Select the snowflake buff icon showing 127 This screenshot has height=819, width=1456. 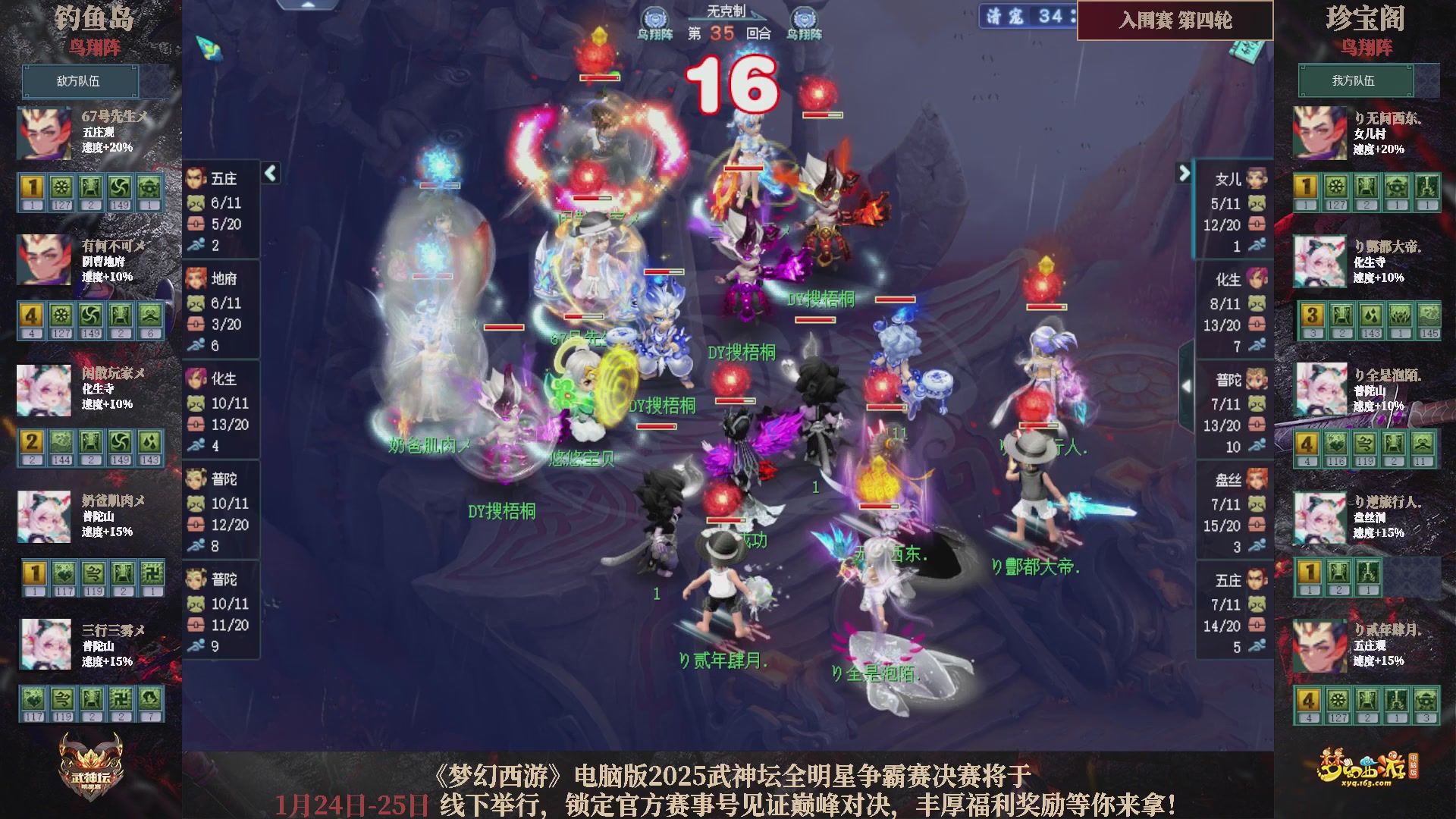point(61,187)
